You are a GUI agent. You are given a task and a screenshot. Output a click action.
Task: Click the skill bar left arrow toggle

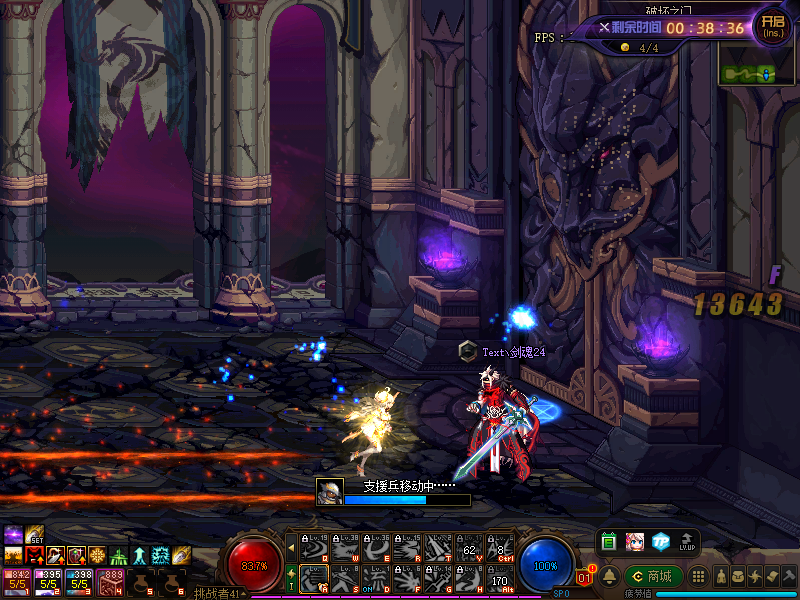(291, 547)
